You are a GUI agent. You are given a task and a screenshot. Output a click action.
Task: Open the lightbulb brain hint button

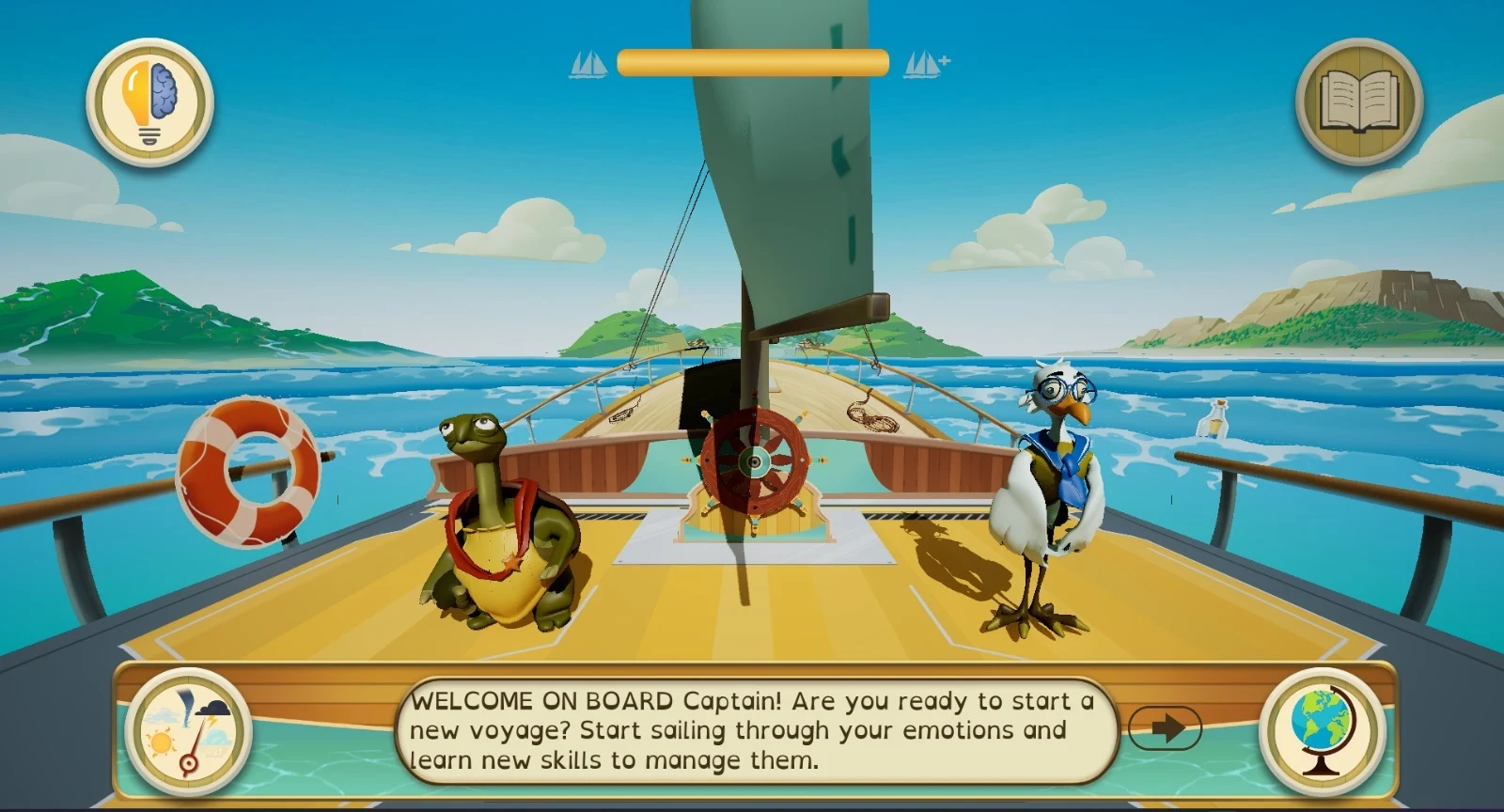coord(150,101)
